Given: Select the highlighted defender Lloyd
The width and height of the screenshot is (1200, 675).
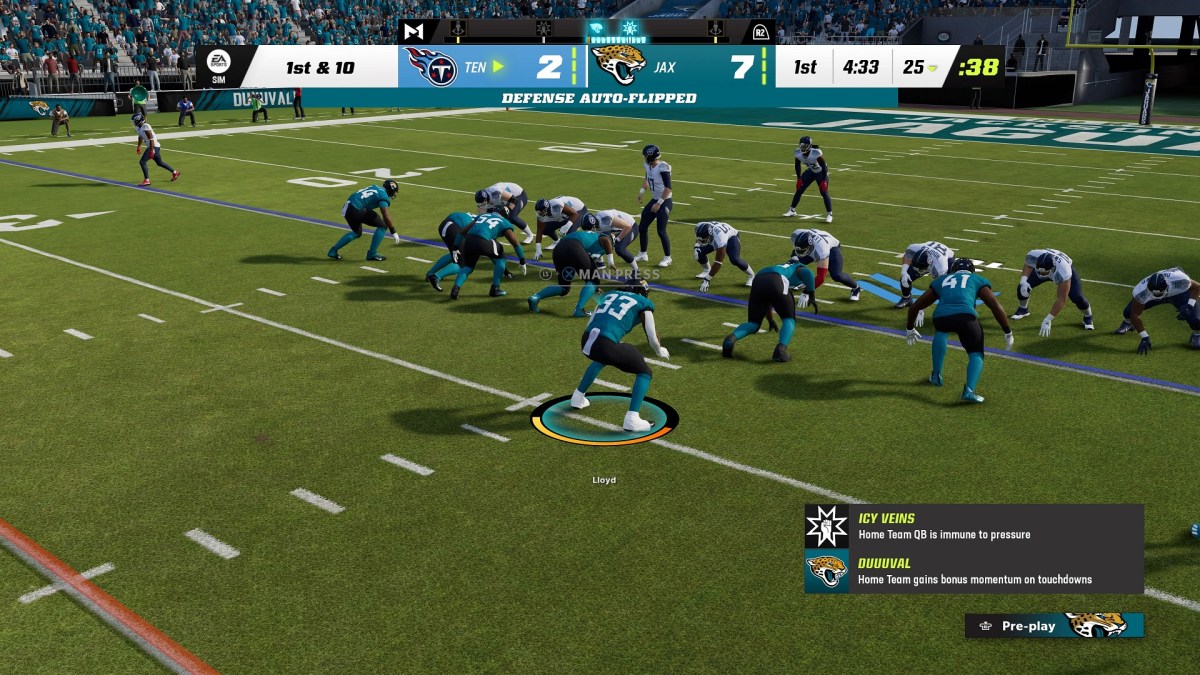Looking at the screenshot, I should coord(613,358).
